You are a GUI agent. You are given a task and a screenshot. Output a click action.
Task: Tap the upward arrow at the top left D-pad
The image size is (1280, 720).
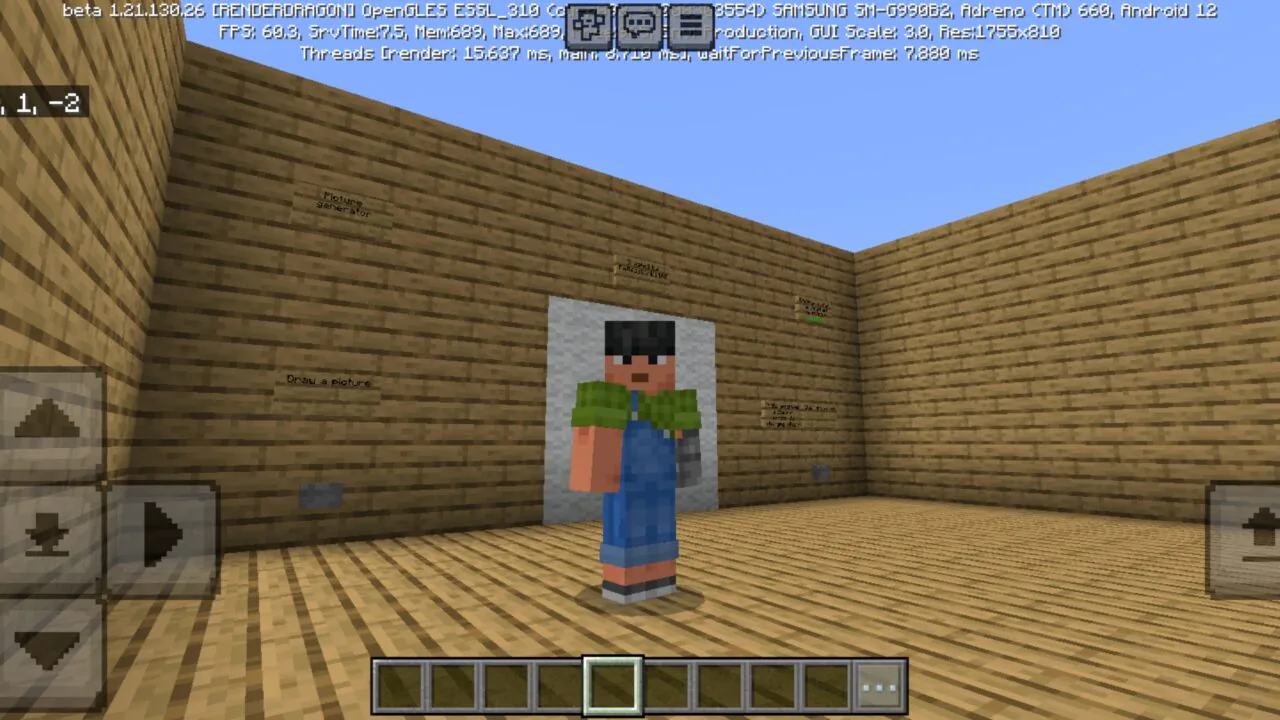point(50,420)
